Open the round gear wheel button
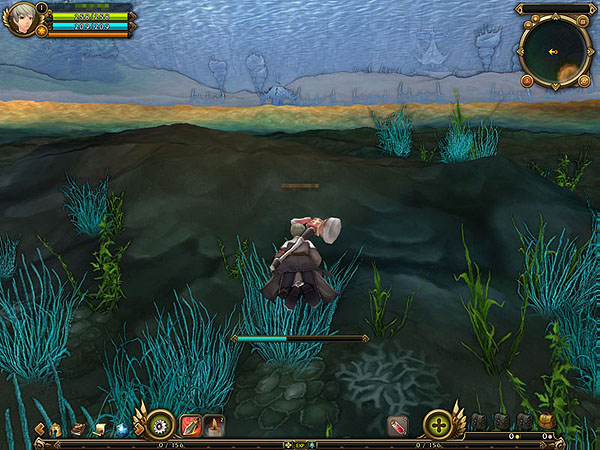The image size is (600, 450). tap(157, 425)
